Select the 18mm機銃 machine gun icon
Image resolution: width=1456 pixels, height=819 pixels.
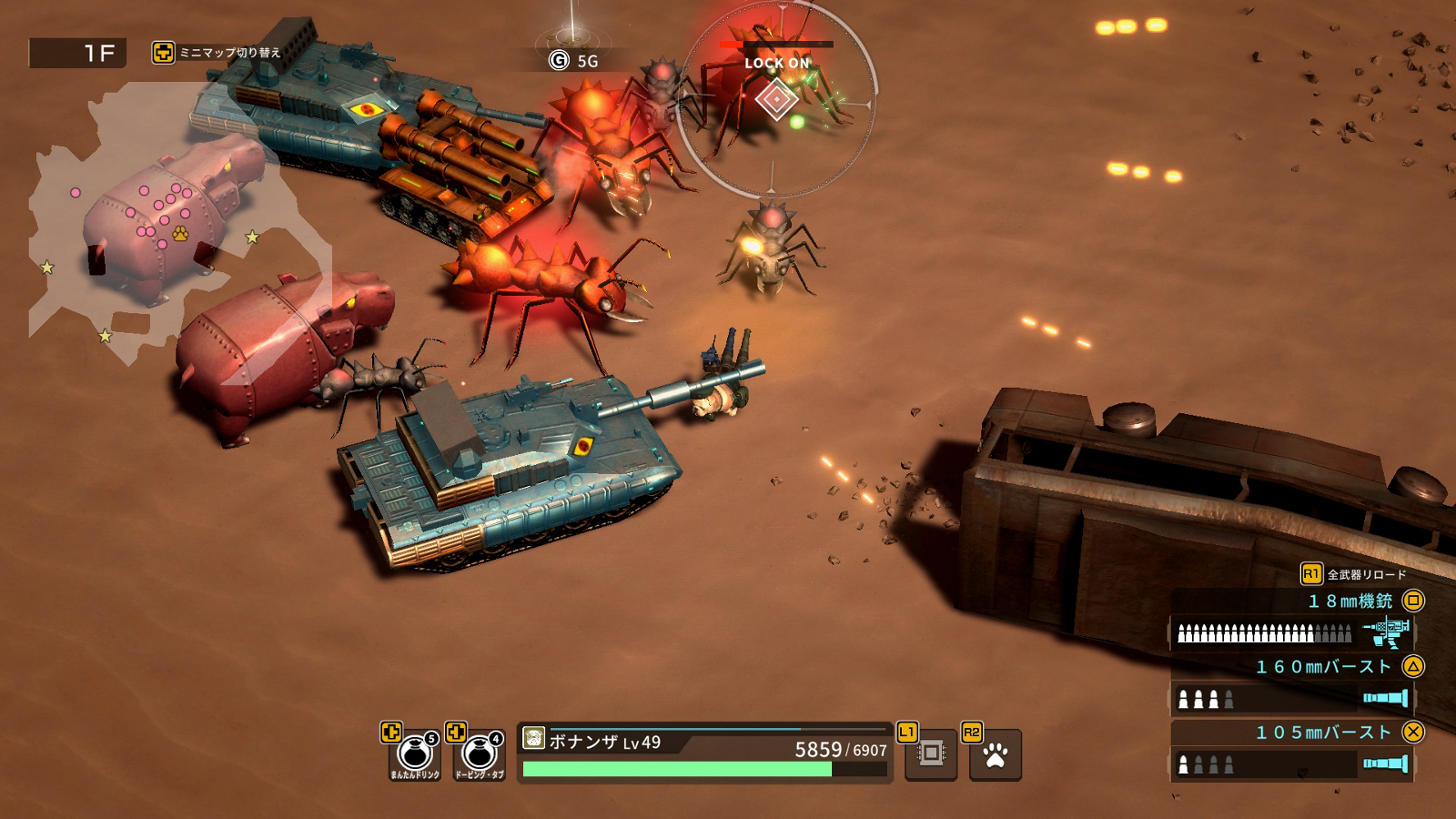[x=1386, y=631]
